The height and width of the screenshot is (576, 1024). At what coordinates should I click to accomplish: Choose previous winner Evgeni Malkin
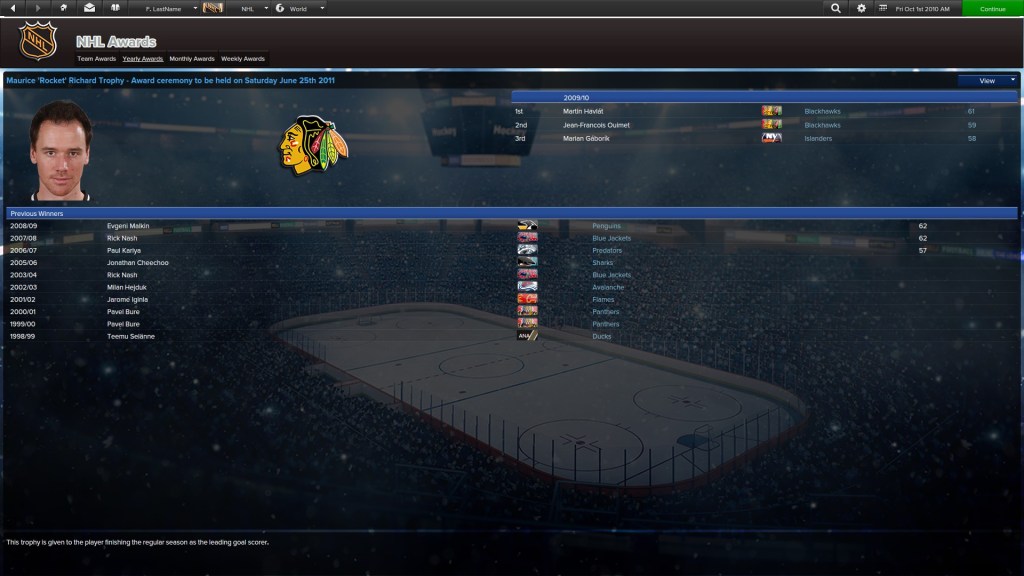128,226
